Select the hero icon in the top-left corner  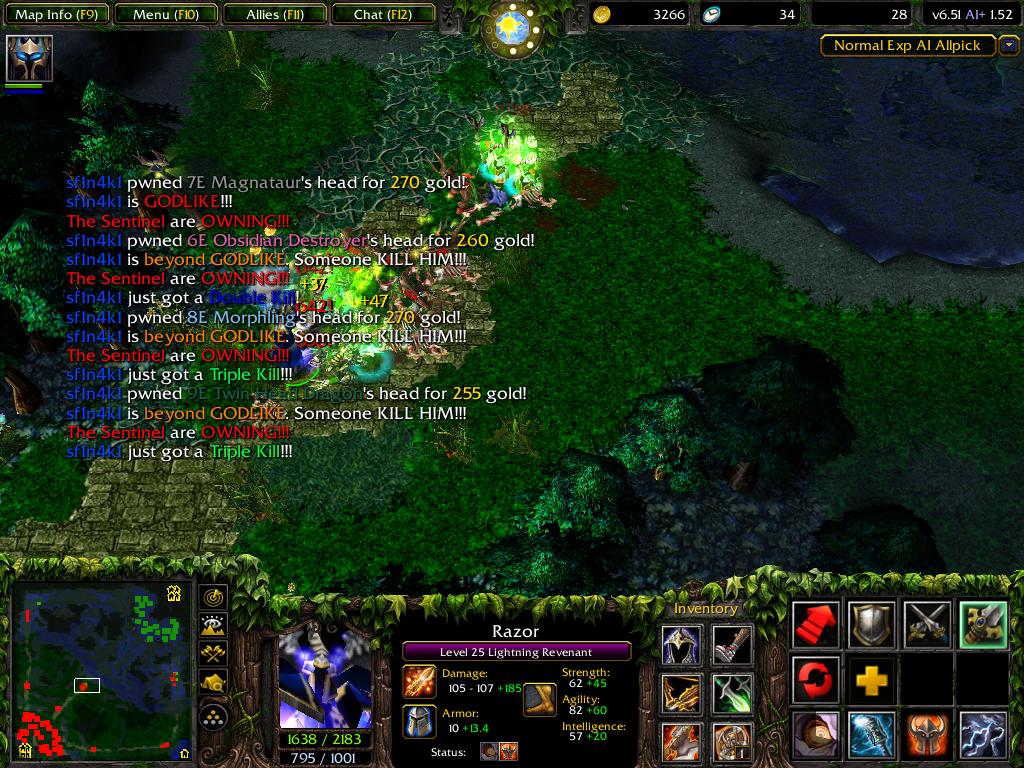coord(29,58)
